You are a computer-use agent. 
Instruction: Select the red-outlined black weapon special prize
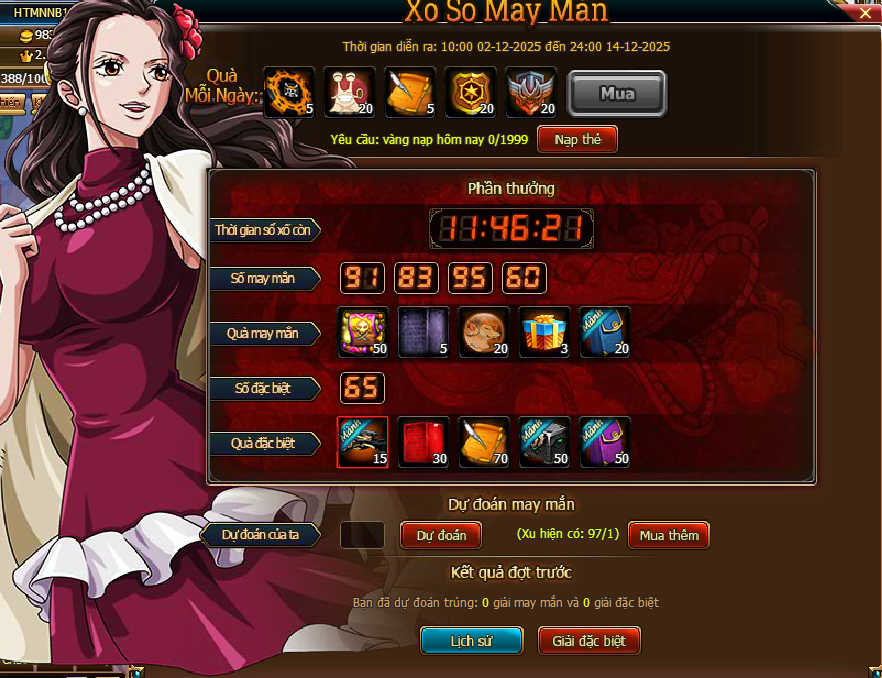click(x=363, y=442)
